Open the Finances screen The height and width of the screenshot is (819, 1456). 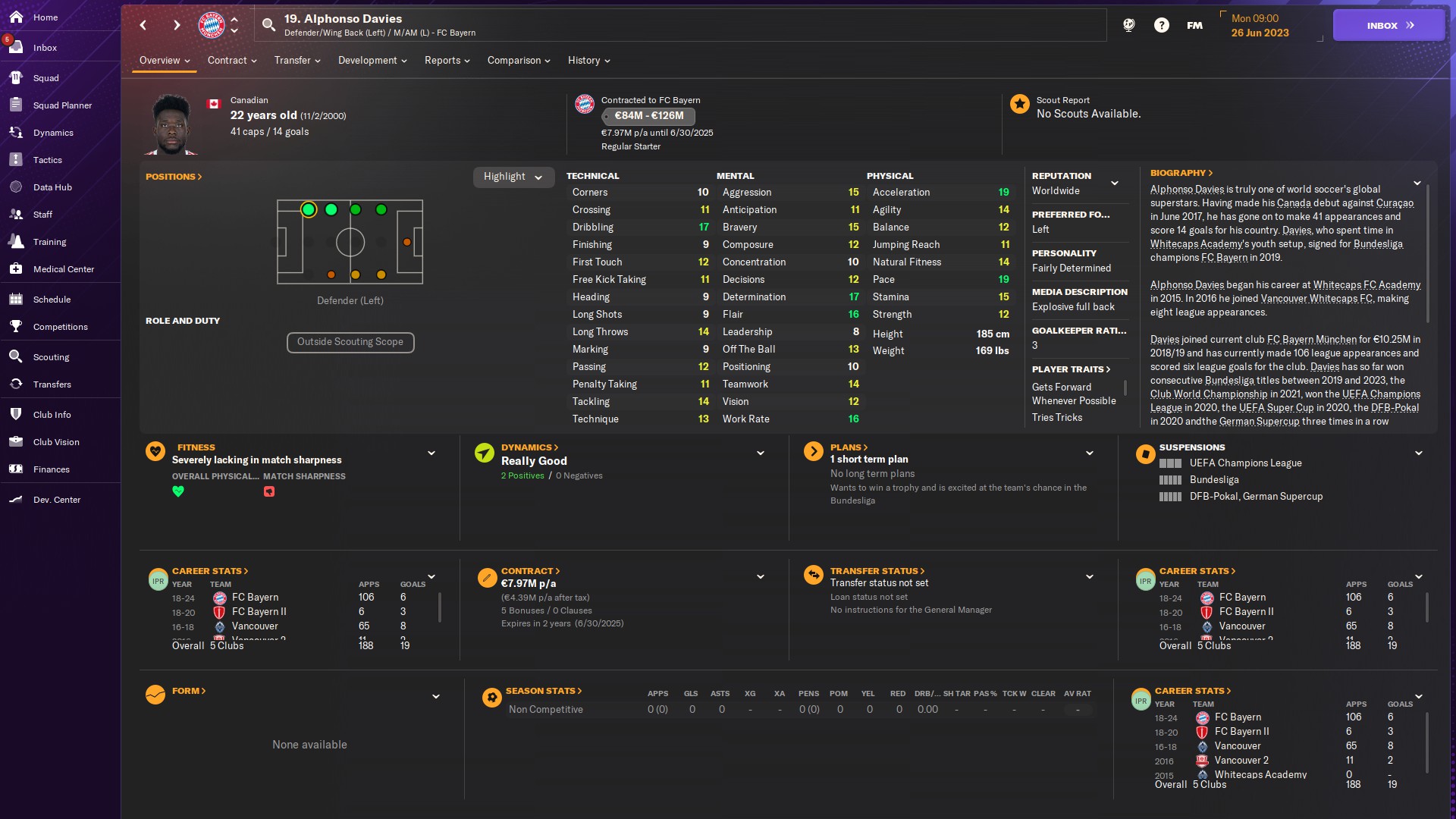(x=52, y=469)
